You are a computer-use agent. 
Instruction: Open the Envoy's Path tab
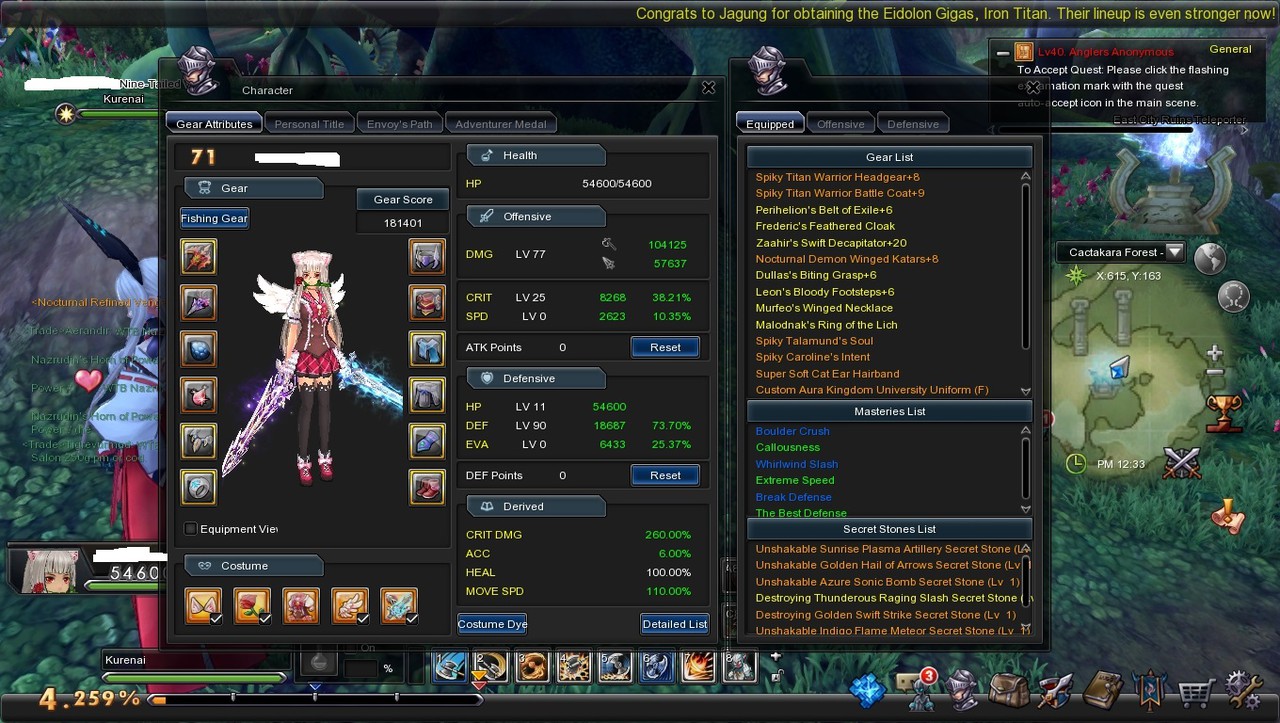pyautogui.click(x=399, y=124)
